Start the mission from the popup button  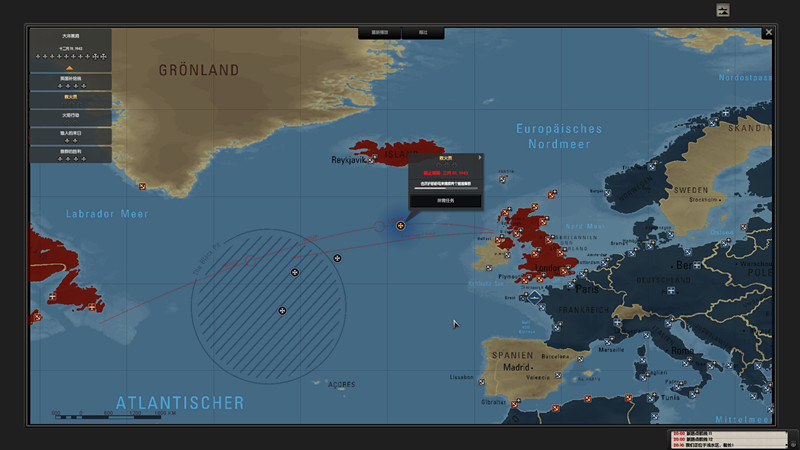pos(445,200)
